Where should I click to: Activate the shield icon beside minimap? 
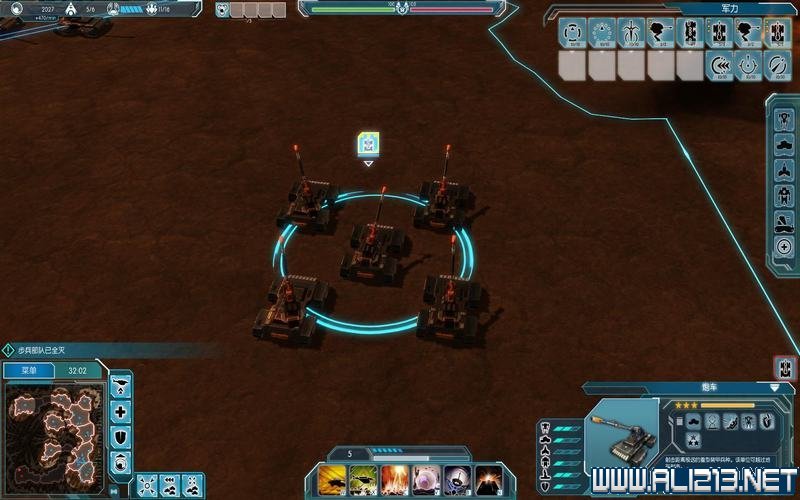point(121,437)
